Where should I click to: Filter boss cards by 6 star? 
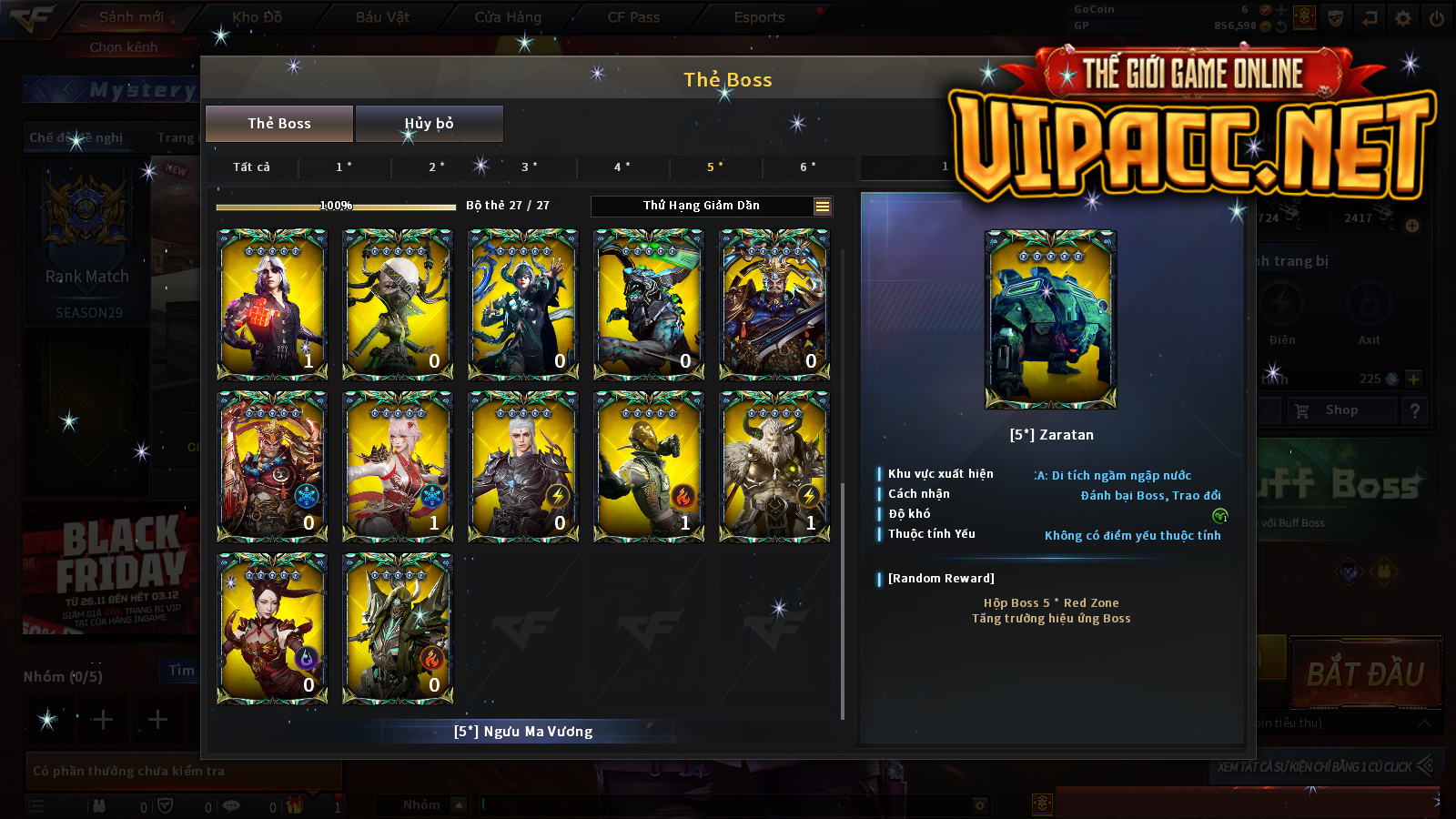[808, 167]
